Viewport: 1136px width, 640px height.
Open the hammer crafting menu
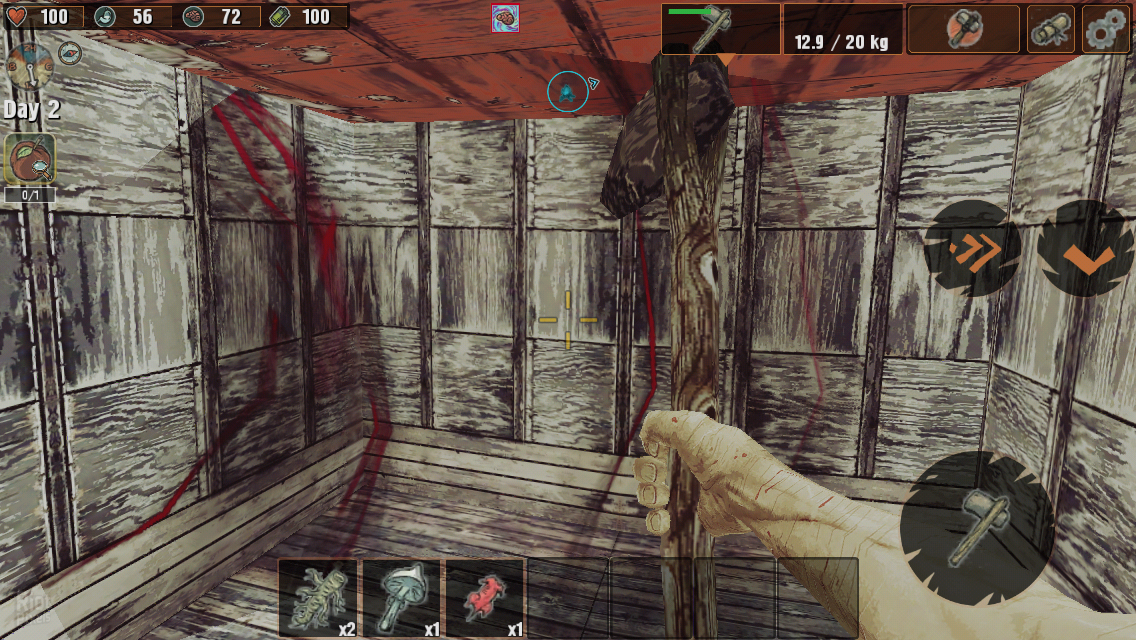click(x=962, y=29)
